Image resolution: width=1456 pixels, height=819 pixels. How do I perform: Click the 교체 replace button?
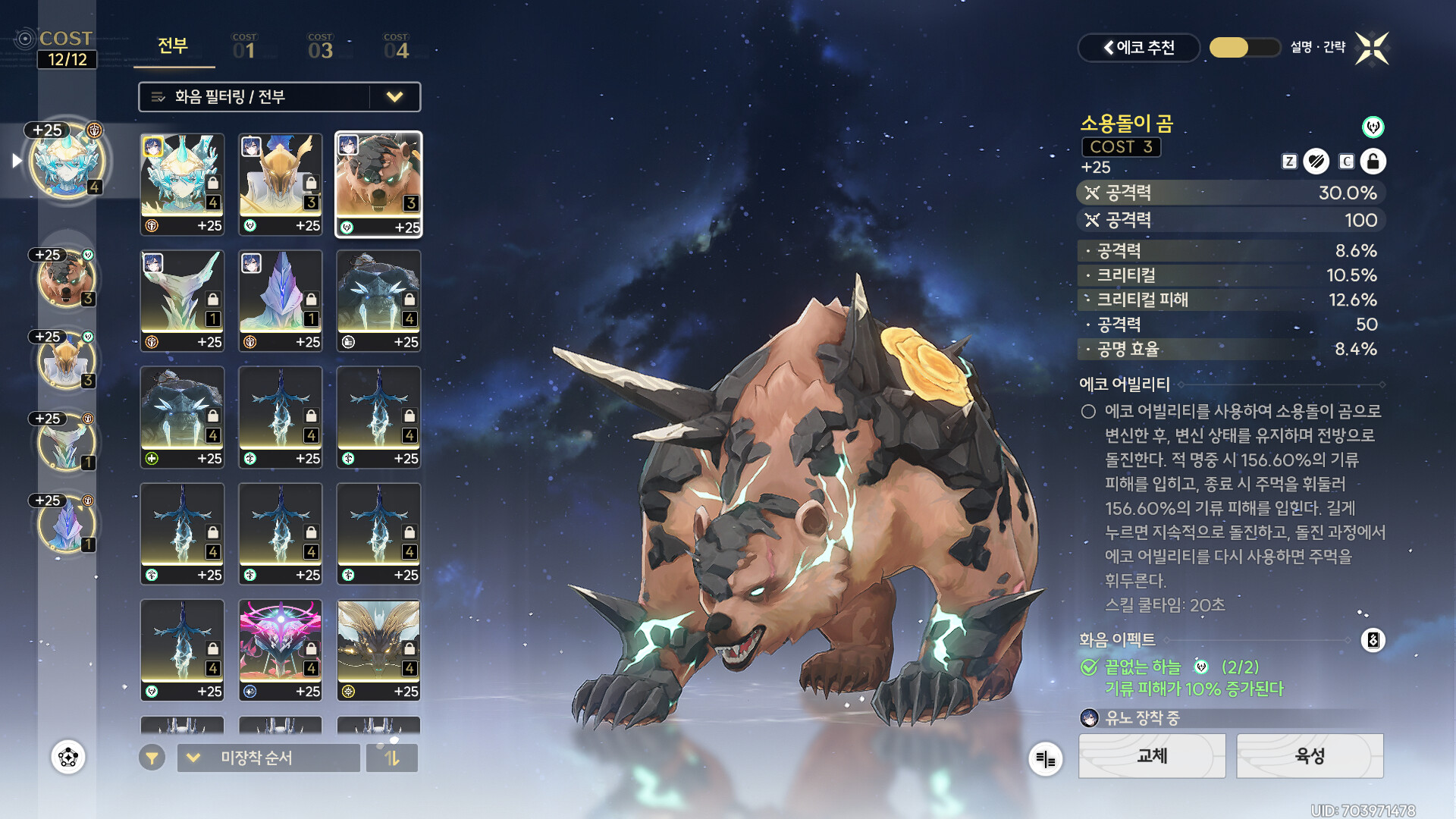[1151, 756]
